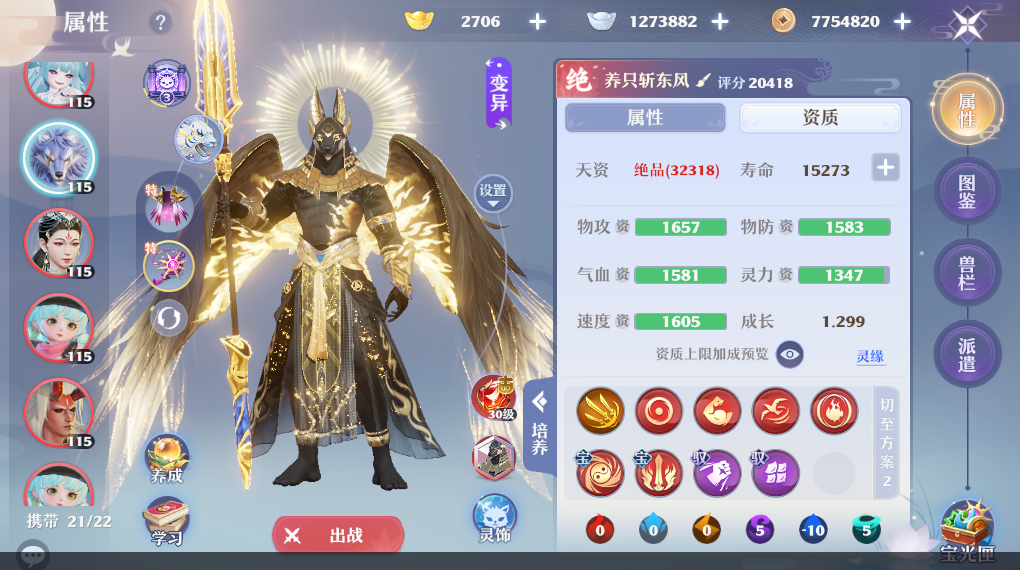Switch to the 资质 tab
Image resolution: width=1020 pixels, height=570 pixels.
coord(820,118)
